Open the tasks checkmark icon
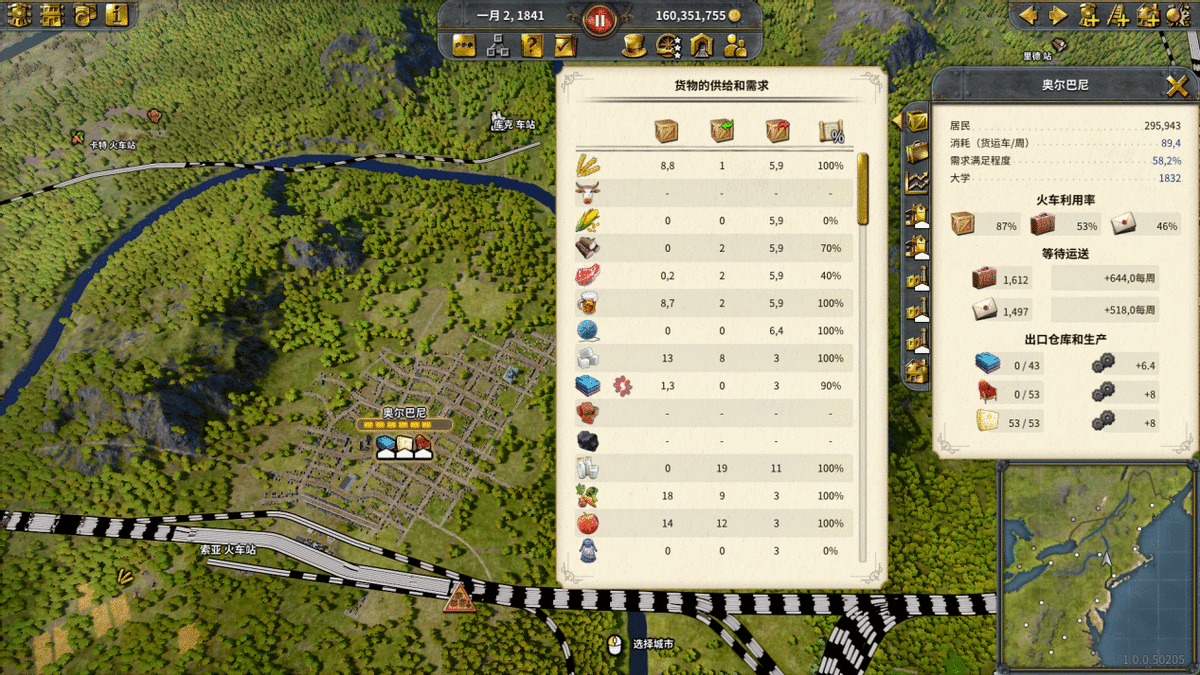1200x675 pixels. (565, 45)
